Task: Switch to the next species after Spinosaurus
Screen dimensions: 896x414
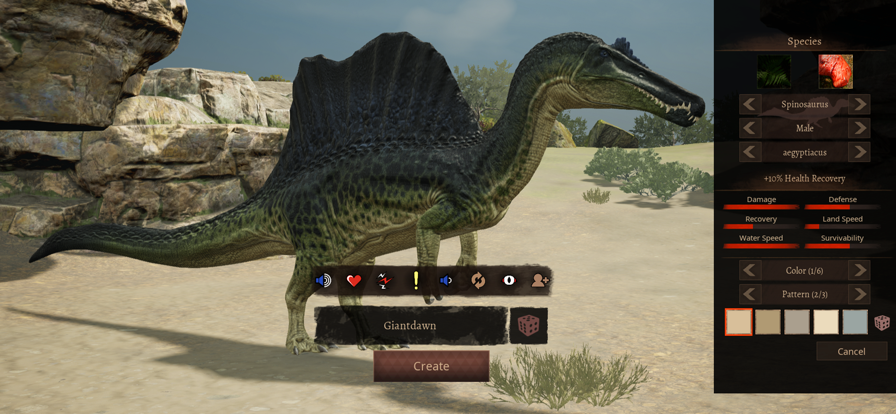Action: 859,104
